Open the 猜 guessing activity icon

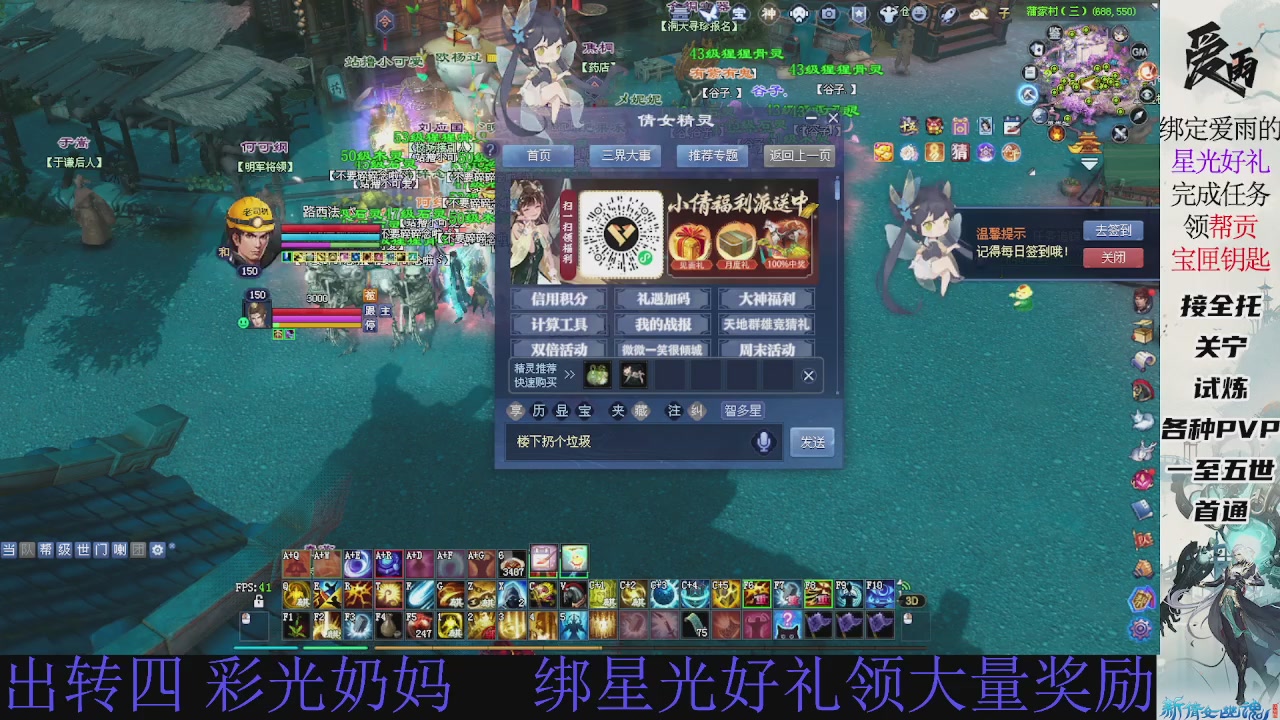[960, 152]
